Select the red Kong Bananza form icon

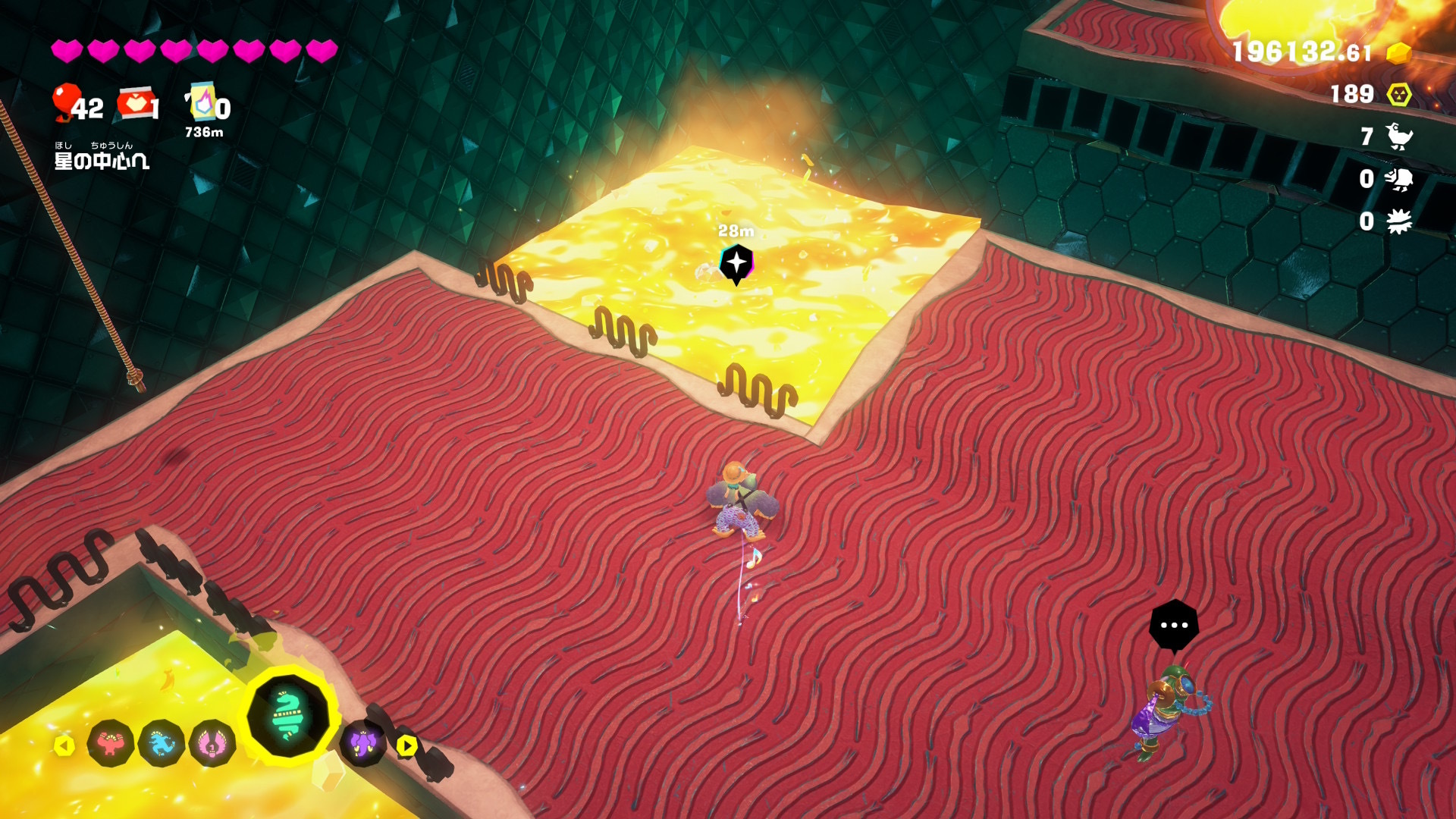(x=111, y=744)
